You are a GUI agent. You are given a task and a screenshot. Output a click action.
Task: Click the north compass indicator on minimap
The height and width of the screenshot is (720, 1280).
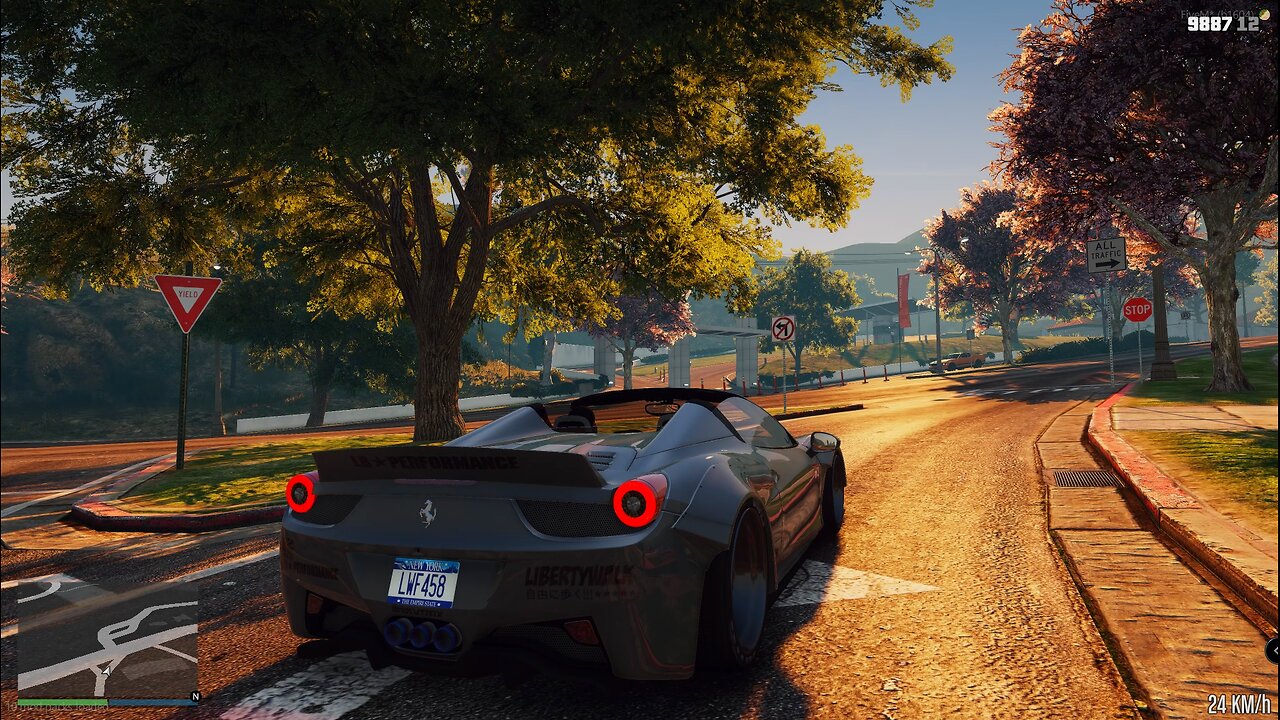point(195,697)
